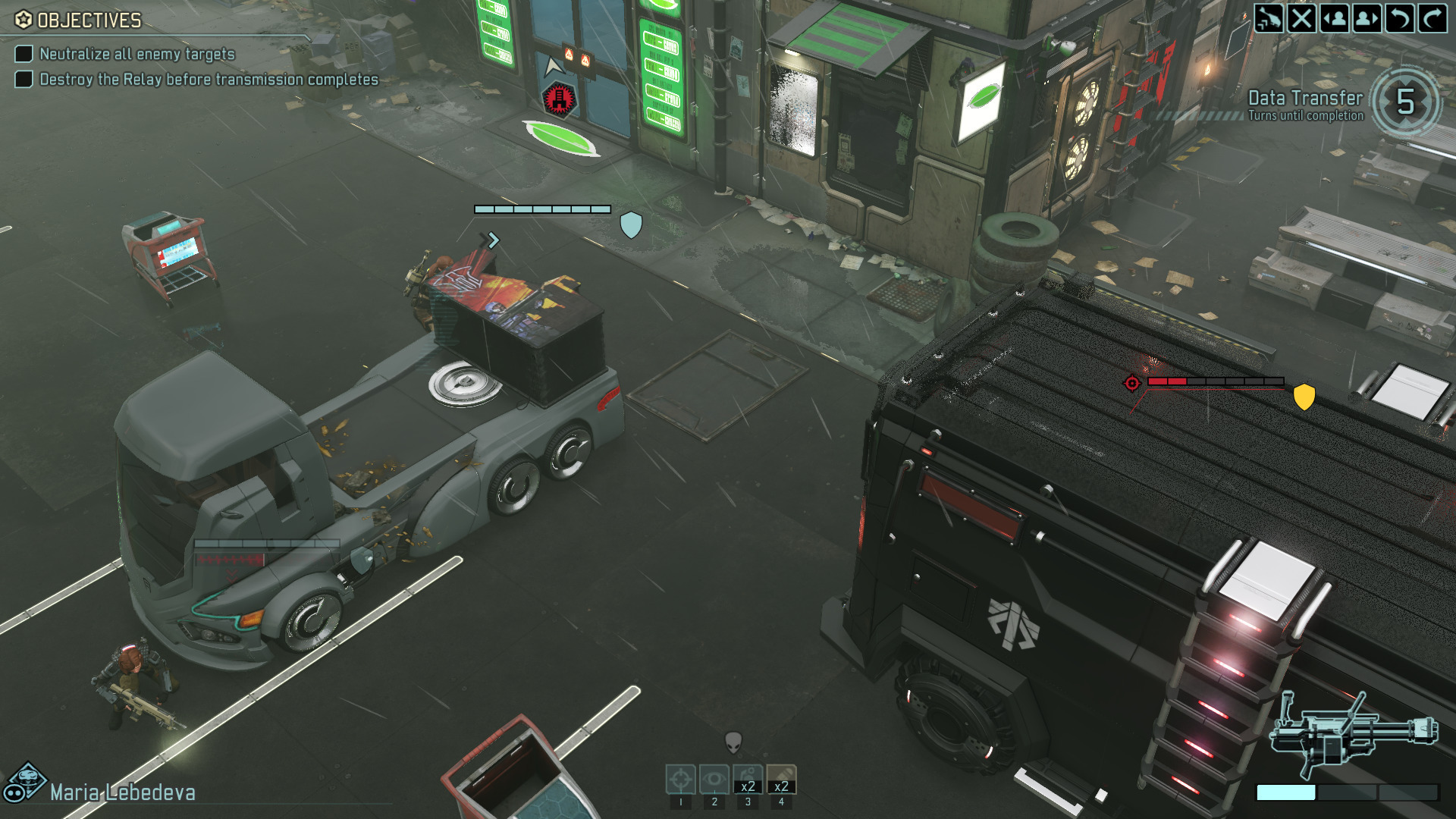Click the red Relay objective marker

tap(560, 99)
